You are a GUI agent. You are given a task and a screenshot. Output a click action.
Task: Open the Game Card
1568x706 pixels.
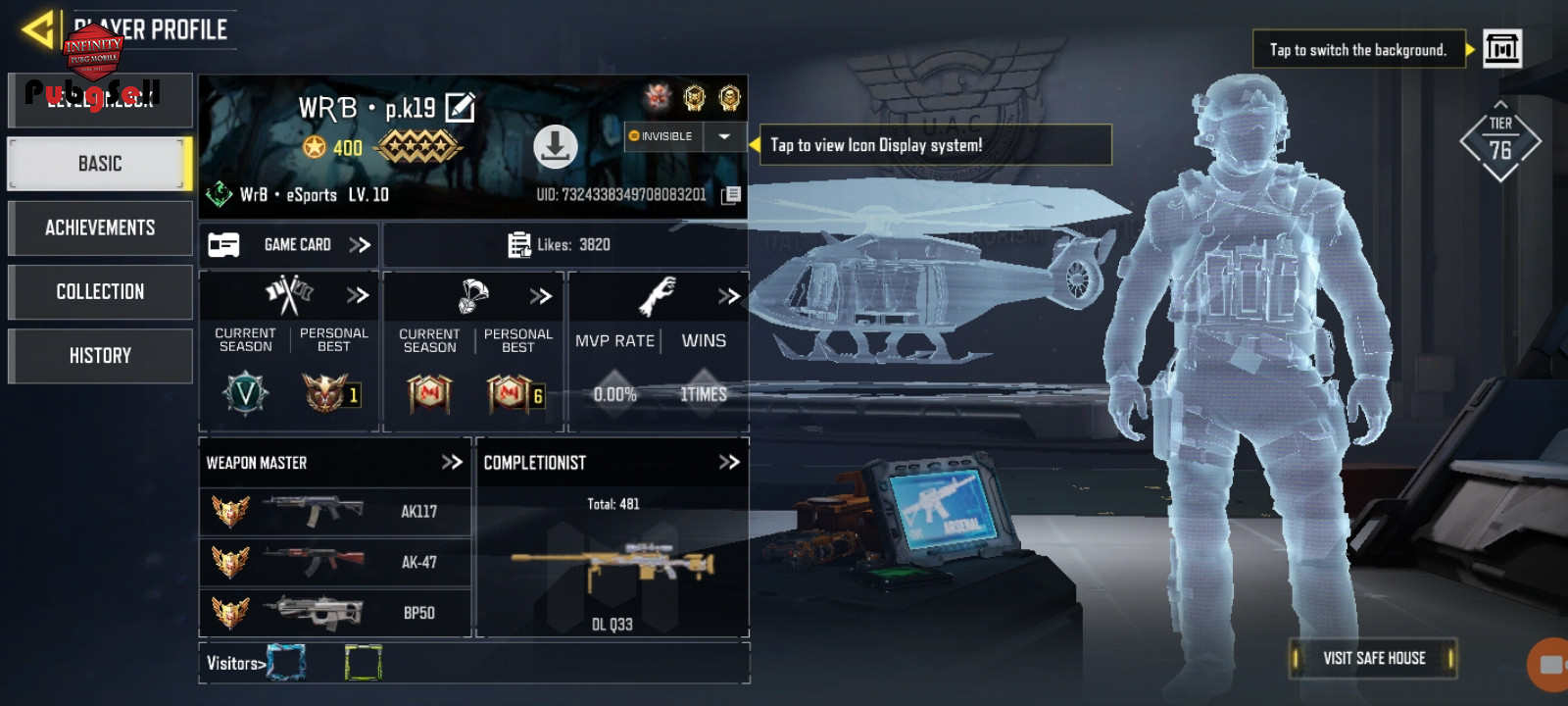coord(290,244)
